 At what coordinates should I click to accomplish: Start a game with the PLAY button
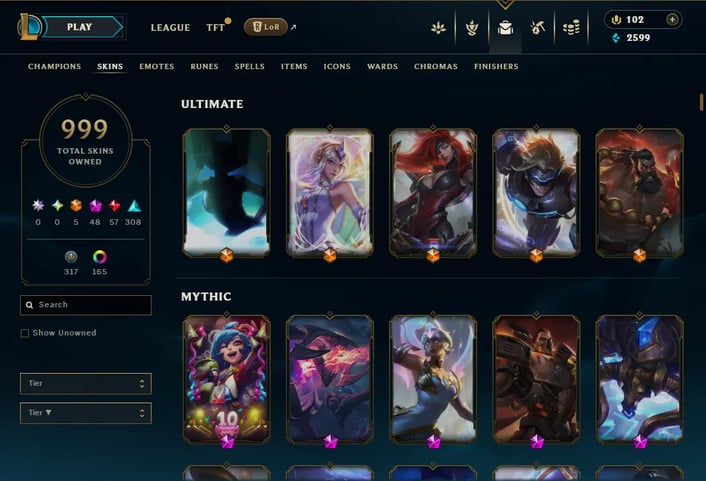point(80,27)
